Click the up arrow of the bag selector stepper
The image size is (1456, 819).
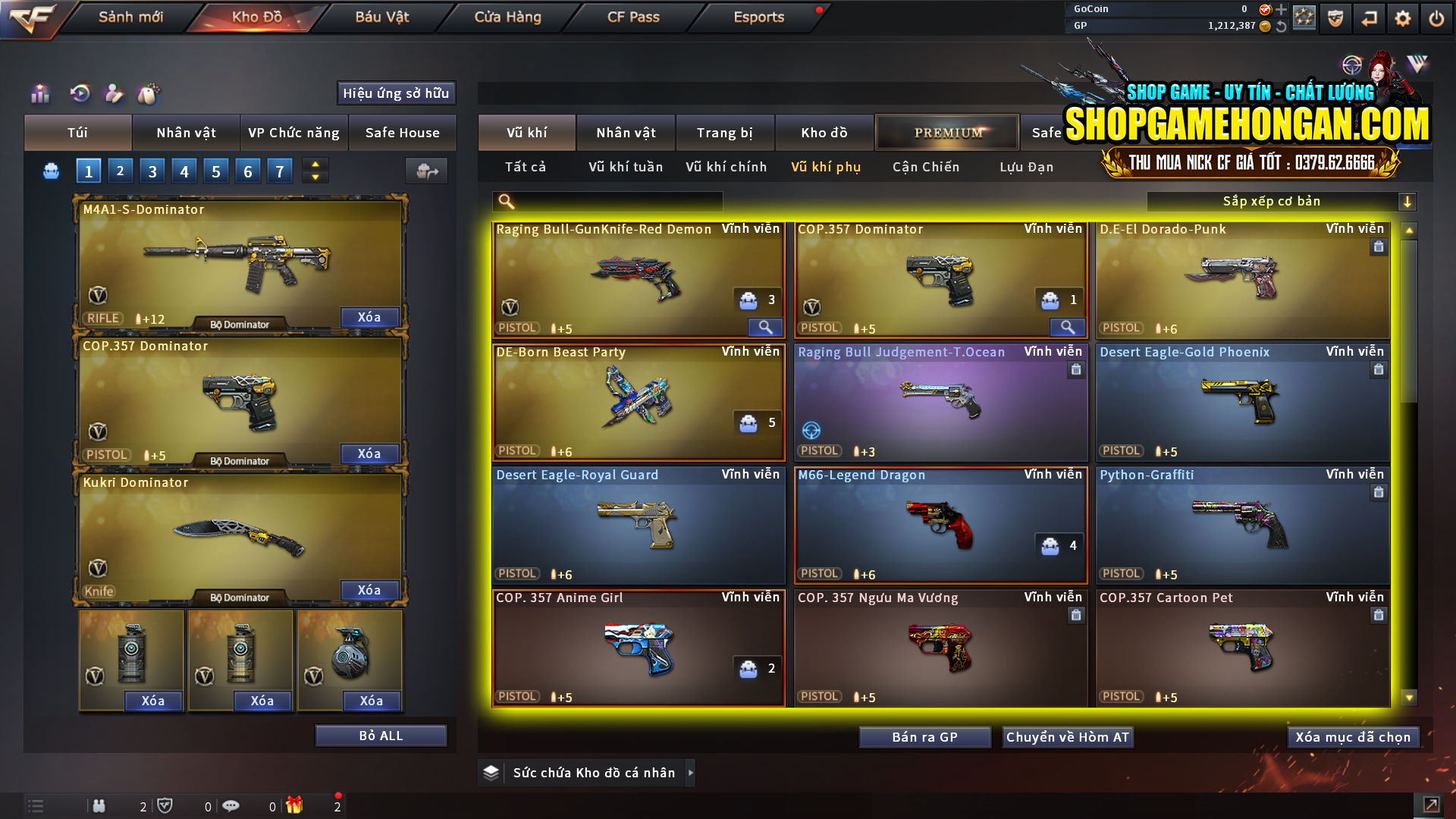[314, 165]
